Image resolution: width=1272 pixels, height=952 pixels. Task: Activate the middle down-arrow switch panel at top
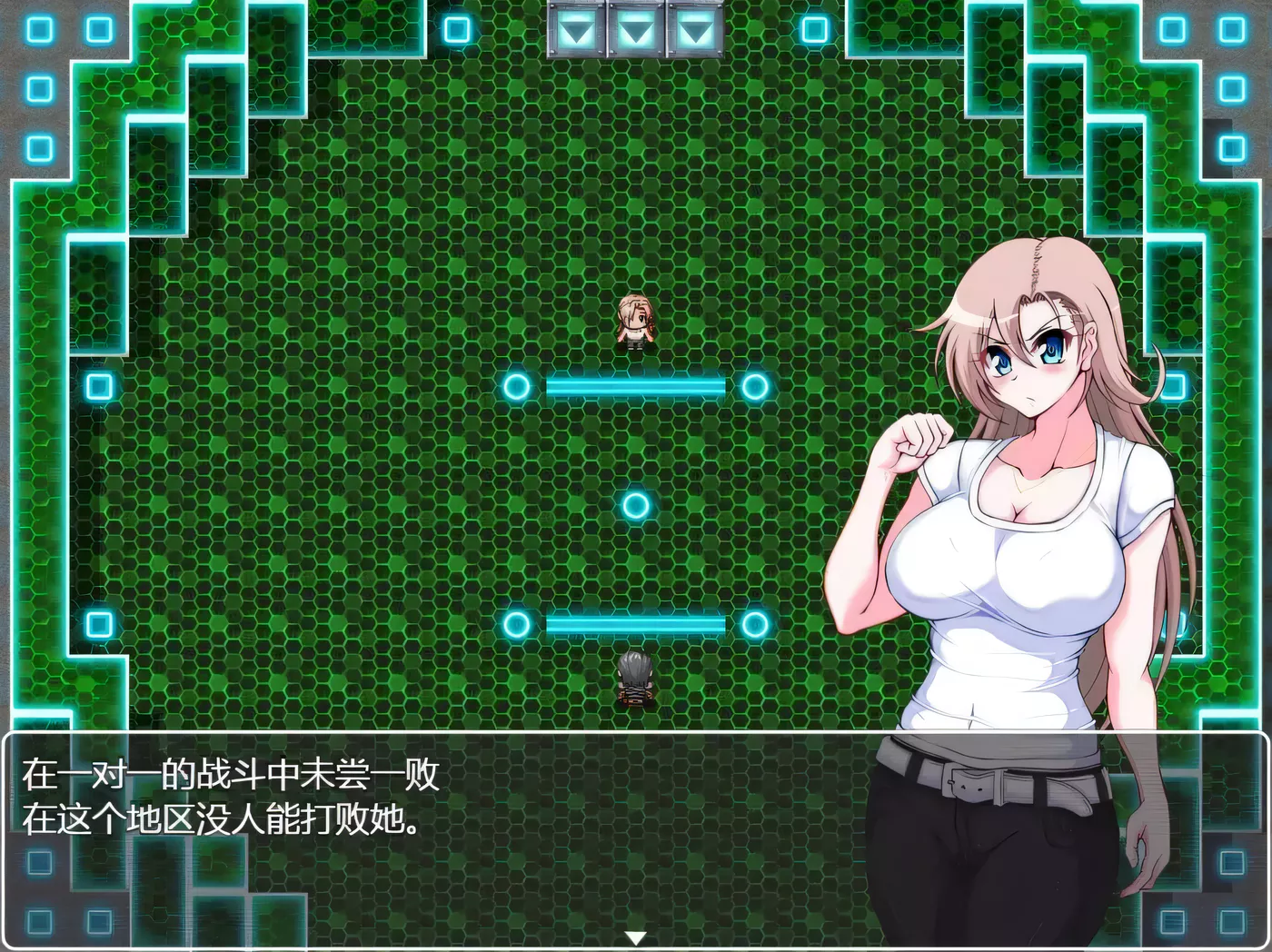point(636,30)
